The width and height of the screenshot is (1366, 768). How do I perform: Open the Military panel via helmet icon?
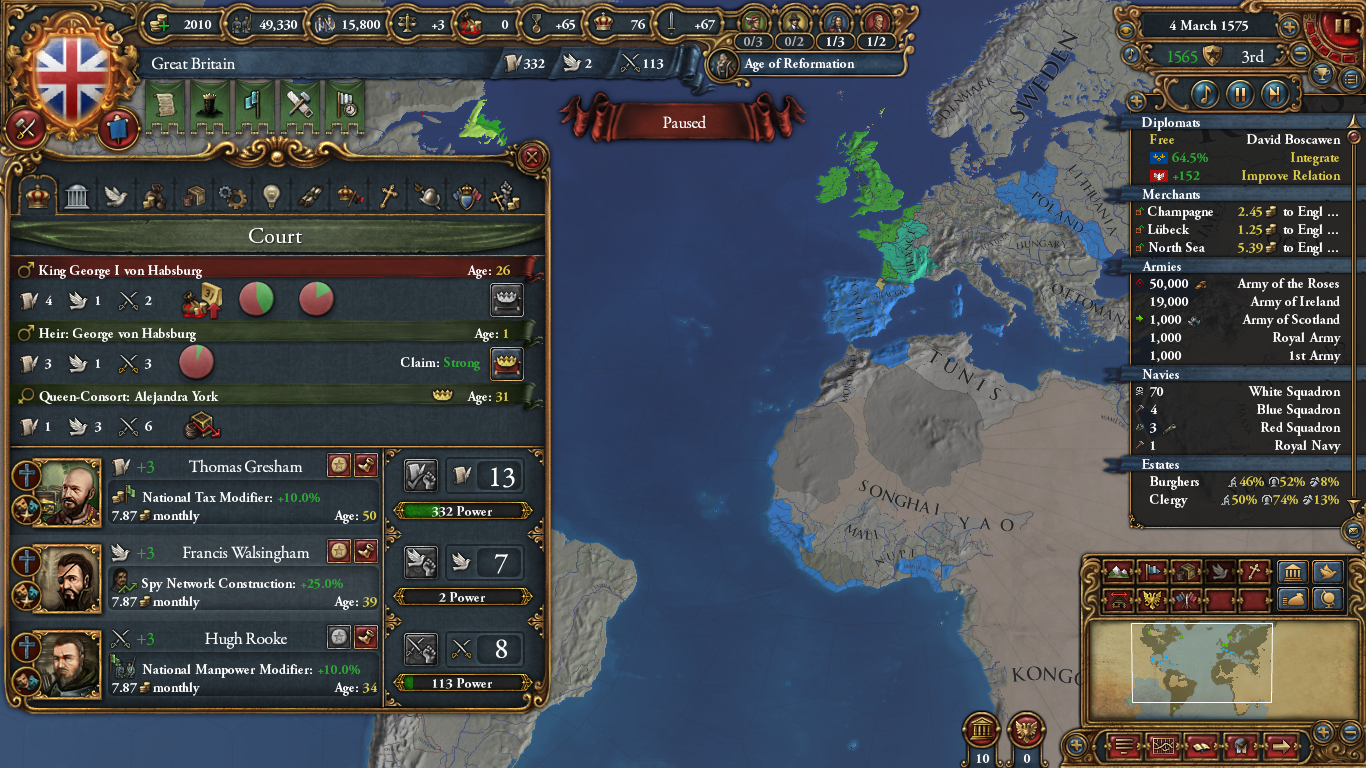click(x=428, y=196)
